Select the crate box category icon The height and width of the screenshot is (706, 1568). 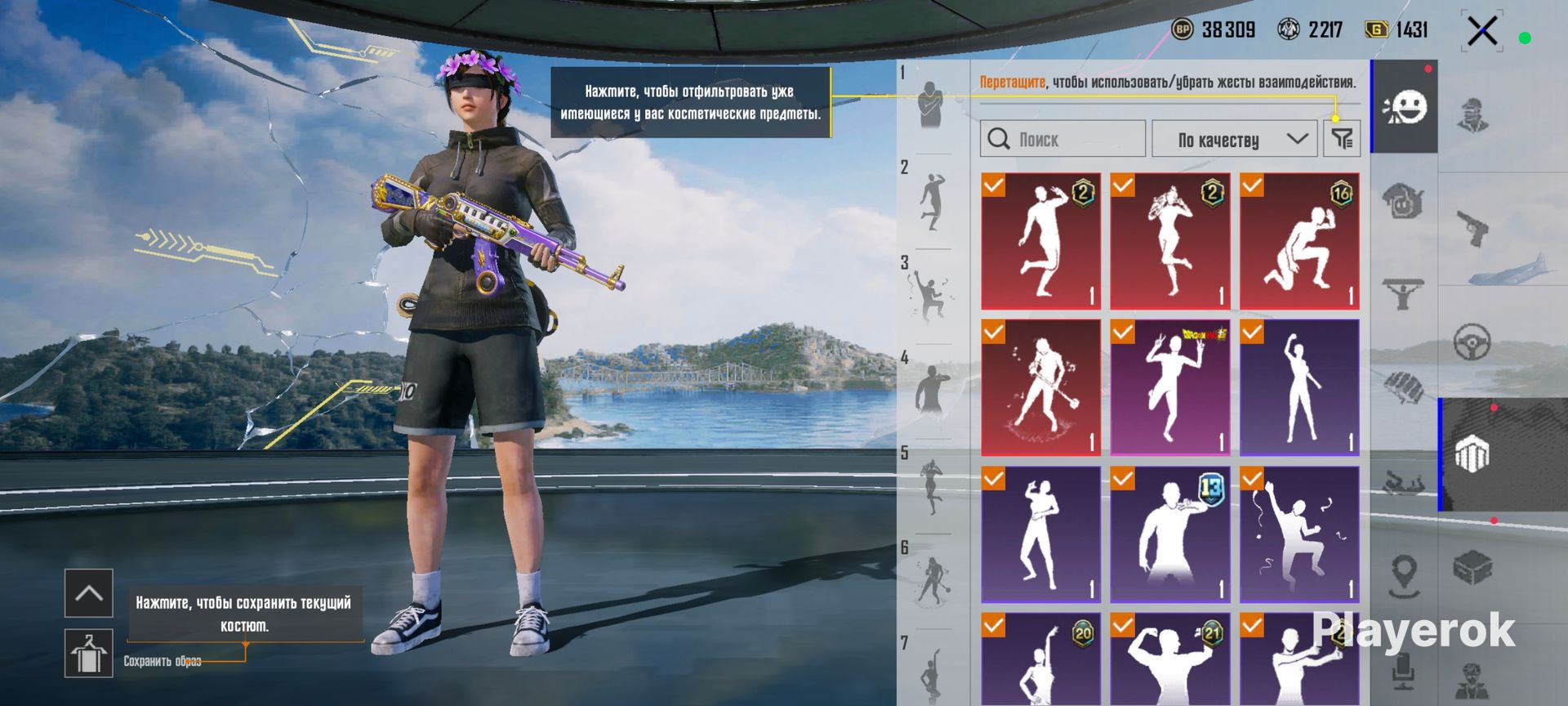(1472, 567)
